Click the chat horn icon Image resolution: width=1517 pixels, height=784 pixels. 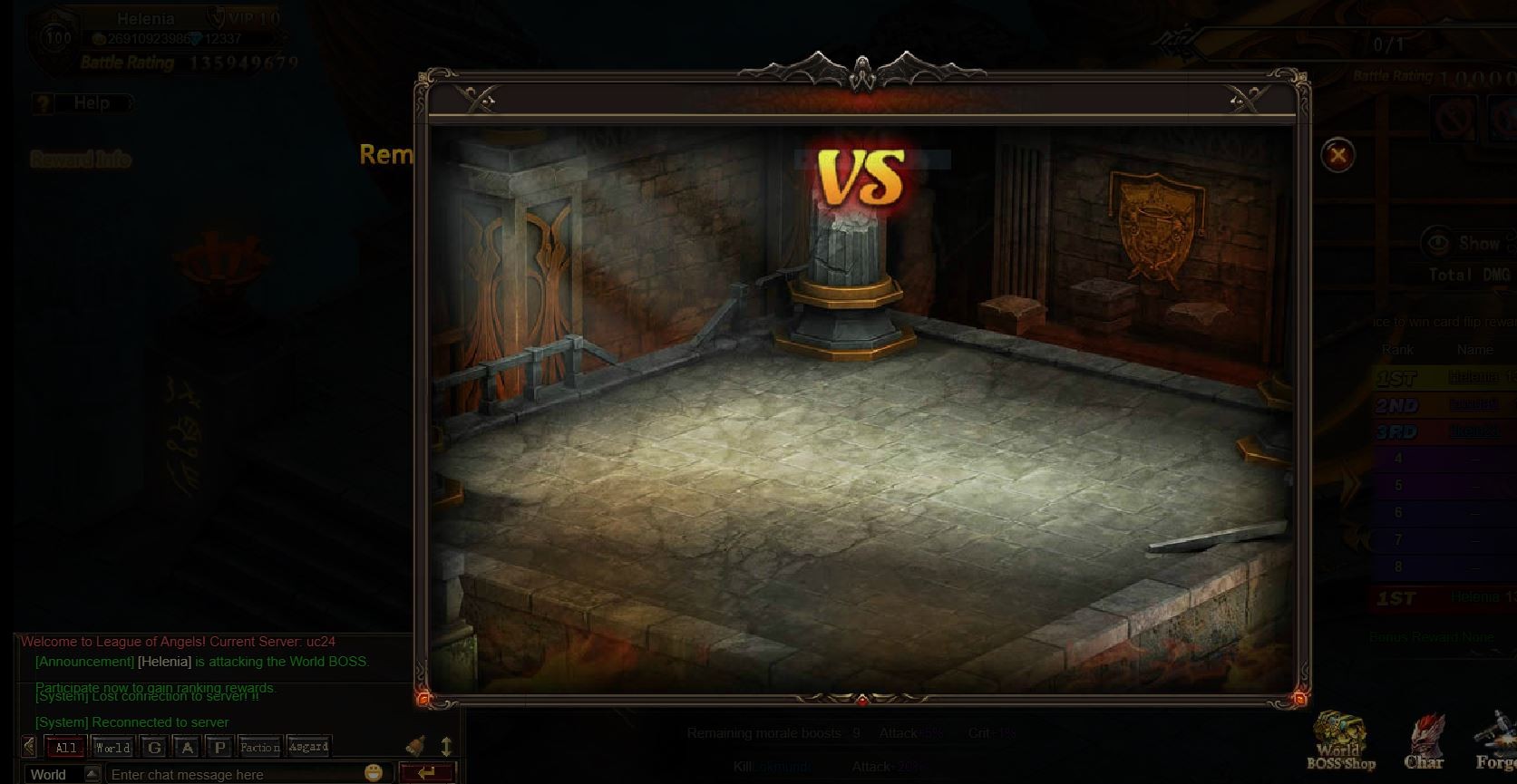416,746
